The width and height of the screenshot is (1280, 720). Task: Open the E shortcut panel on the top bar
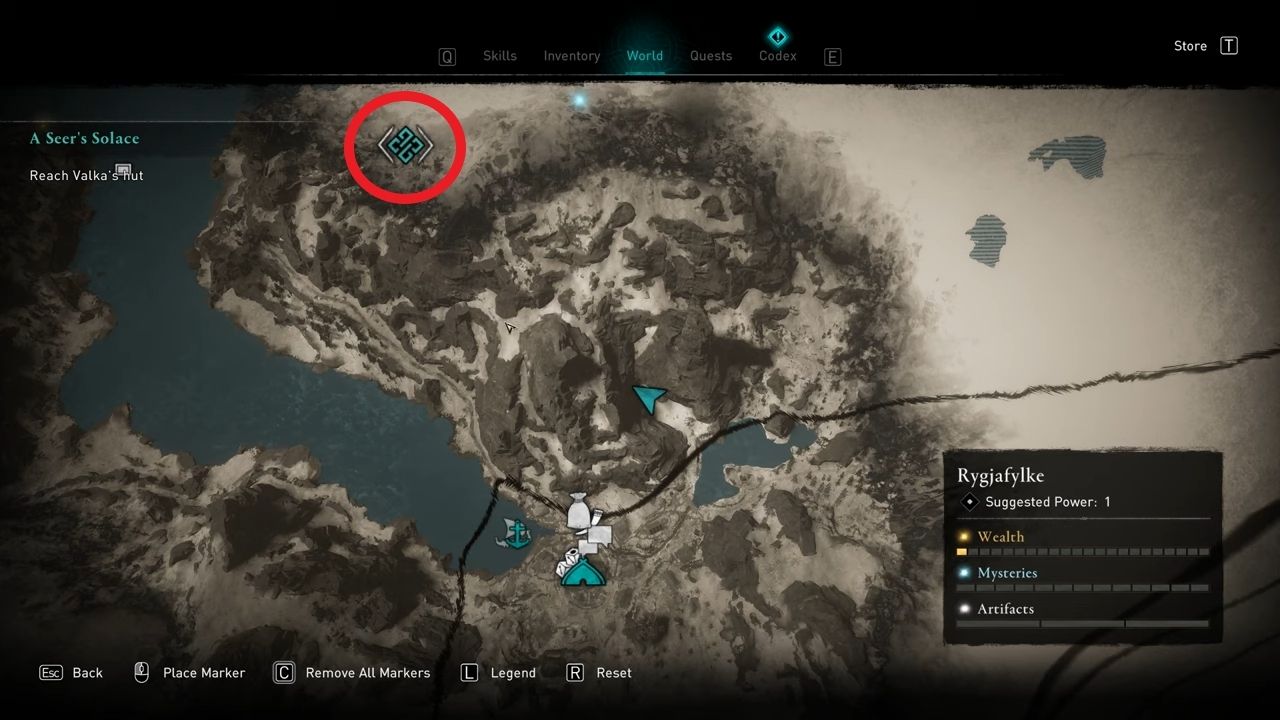tap(832, 56)
